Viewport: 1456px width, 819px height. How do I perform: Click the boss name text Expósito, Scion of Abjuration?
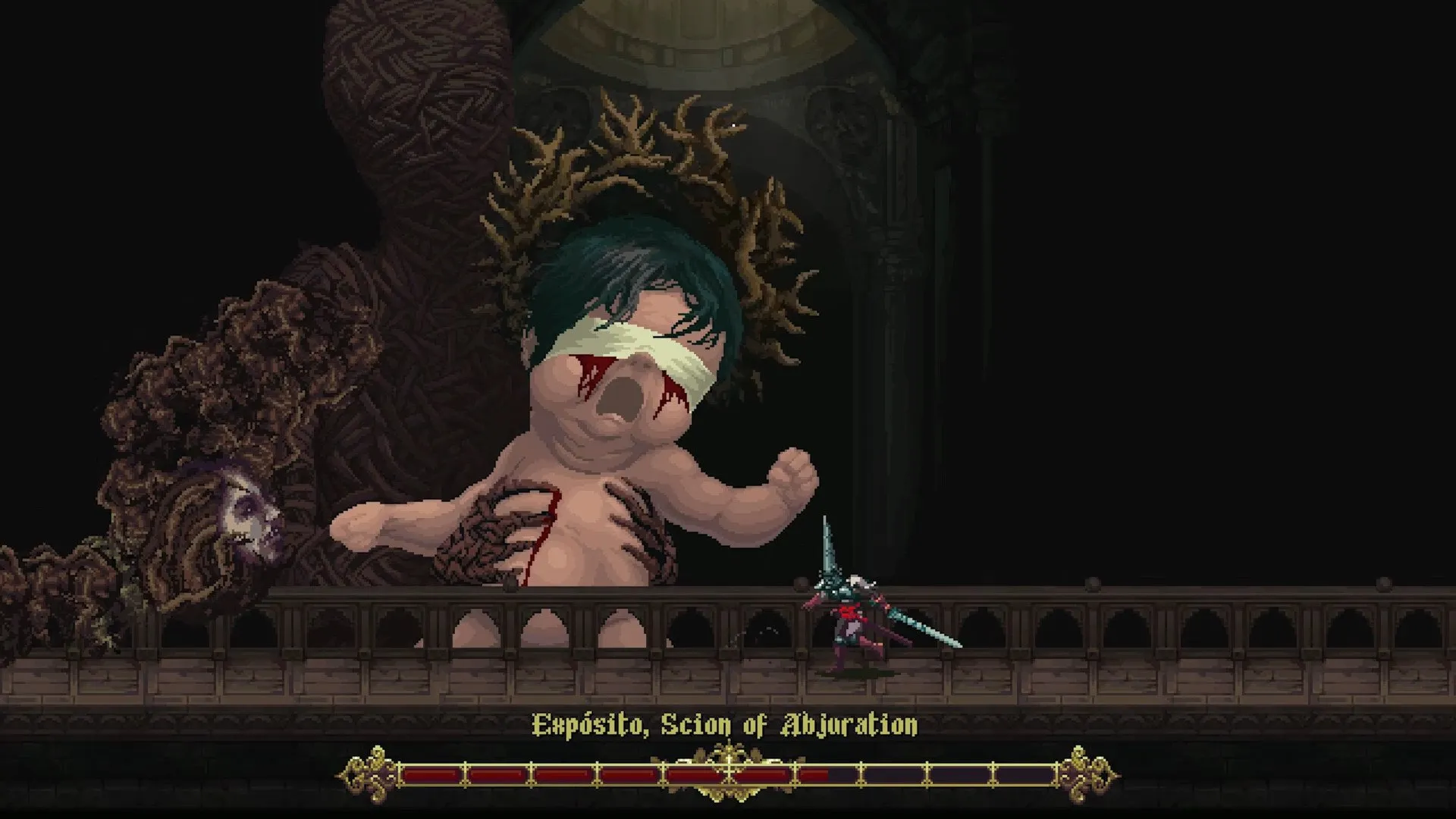[724, 726]
